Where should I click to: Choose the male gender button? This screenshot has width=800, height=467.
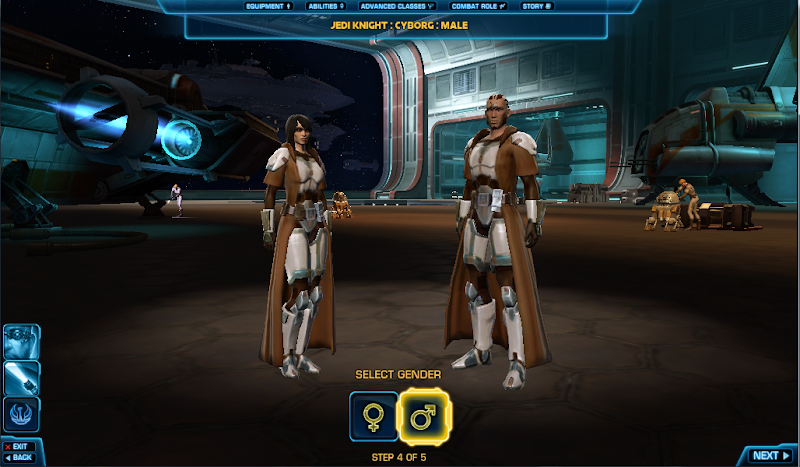pos(424,417)
